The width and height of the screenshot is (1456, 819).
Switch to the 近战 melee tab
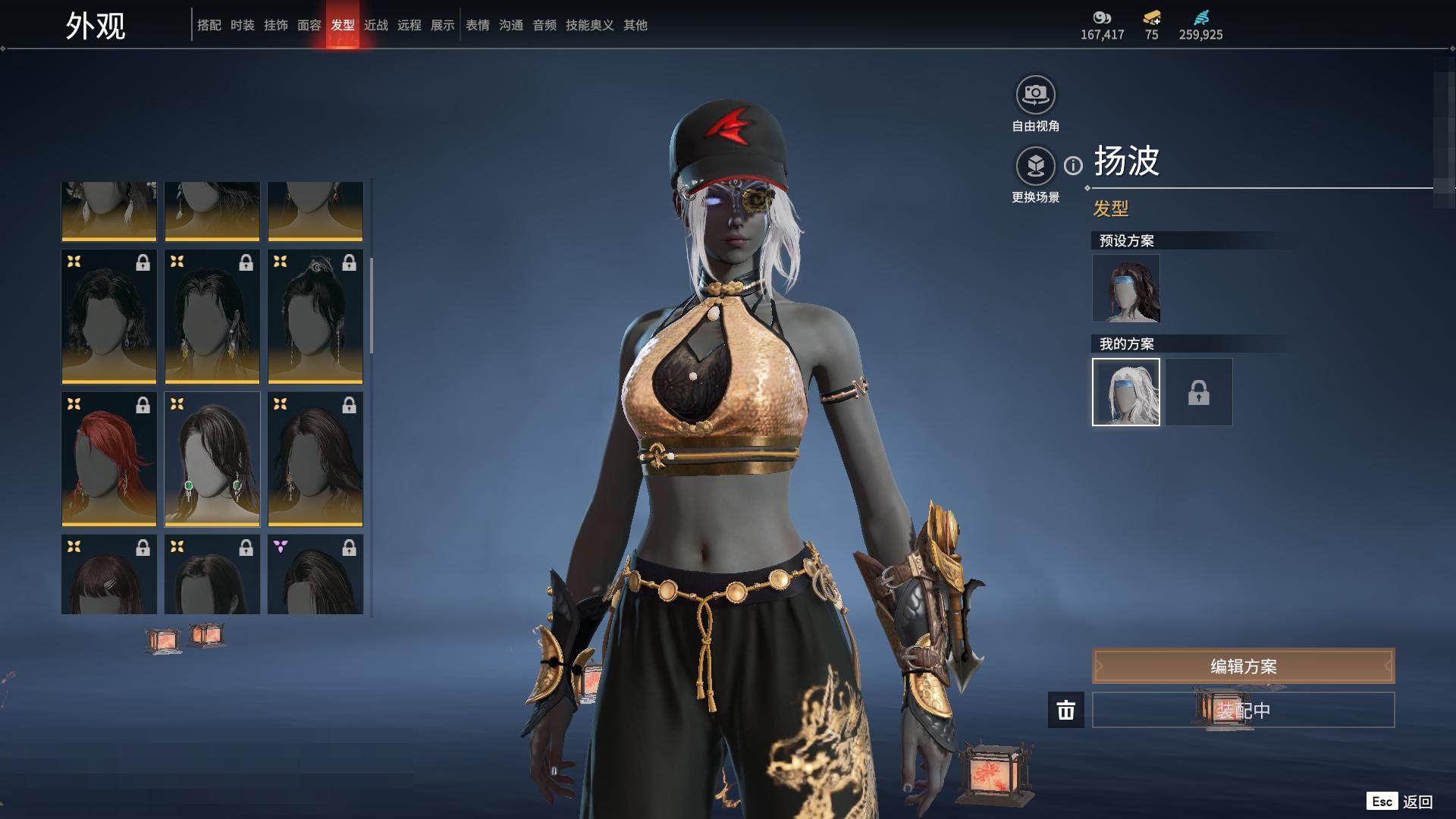[375, 25]
